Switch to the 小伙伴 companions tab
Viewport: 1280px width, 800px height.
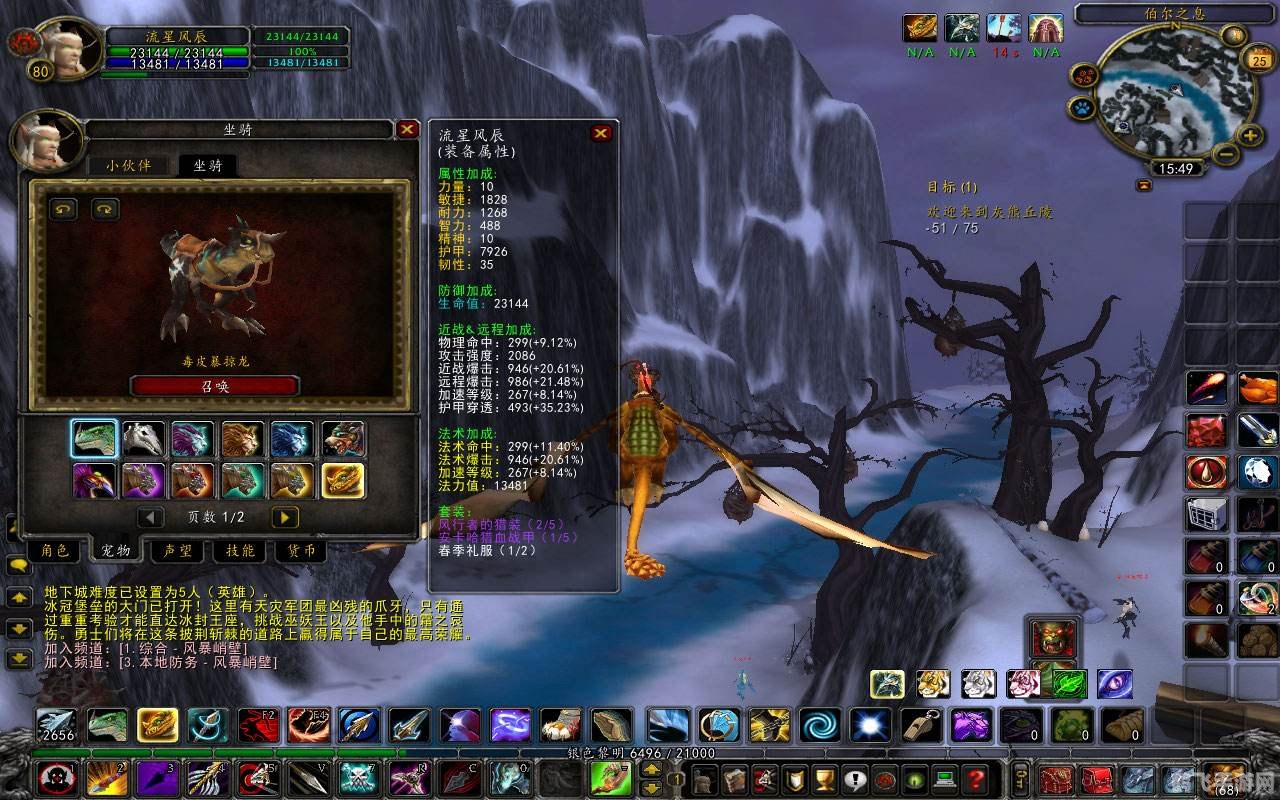click(129, 165)
